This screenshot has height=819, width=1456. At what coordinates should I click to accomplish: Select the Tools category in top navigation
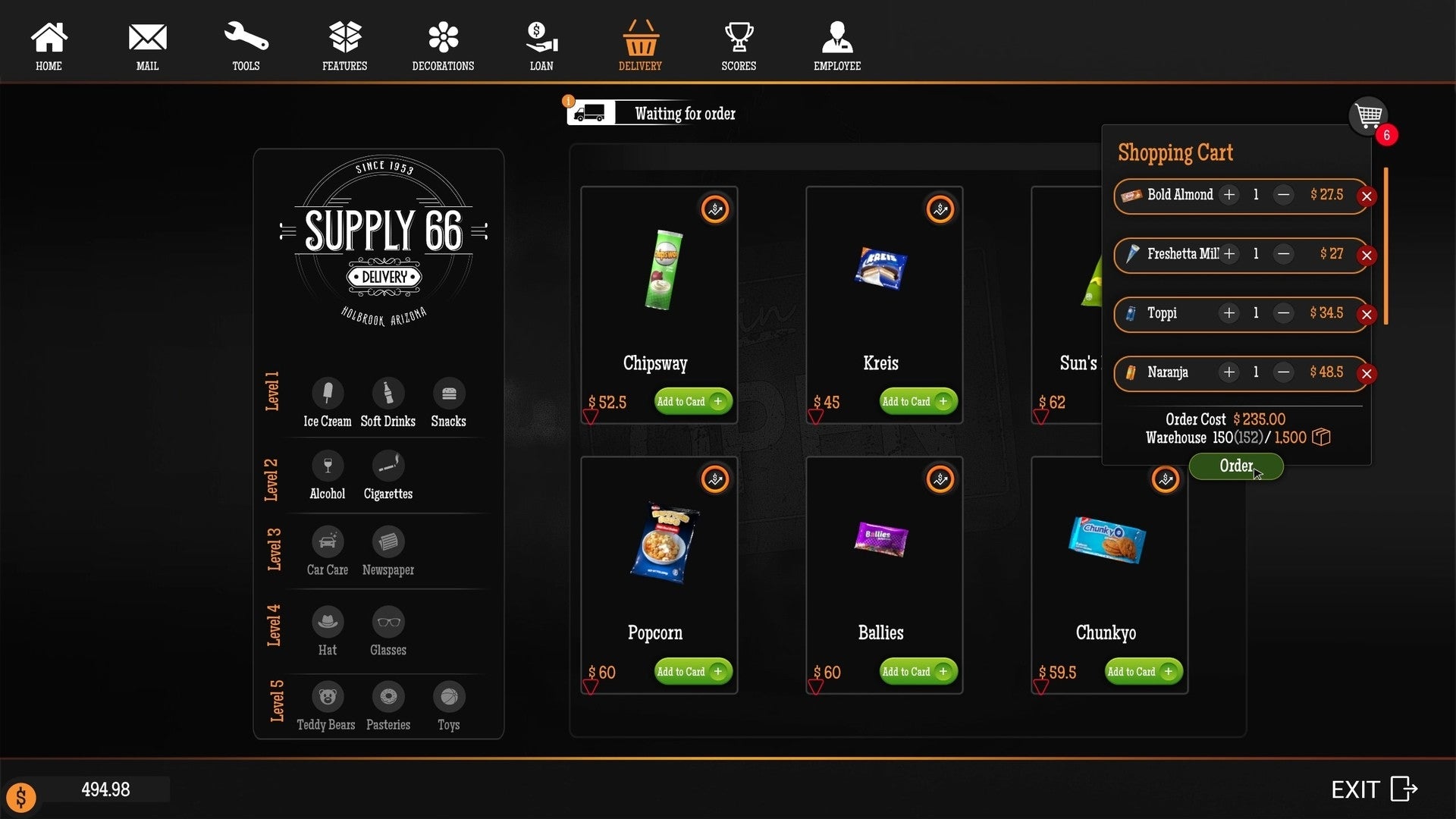coord(246,45)
